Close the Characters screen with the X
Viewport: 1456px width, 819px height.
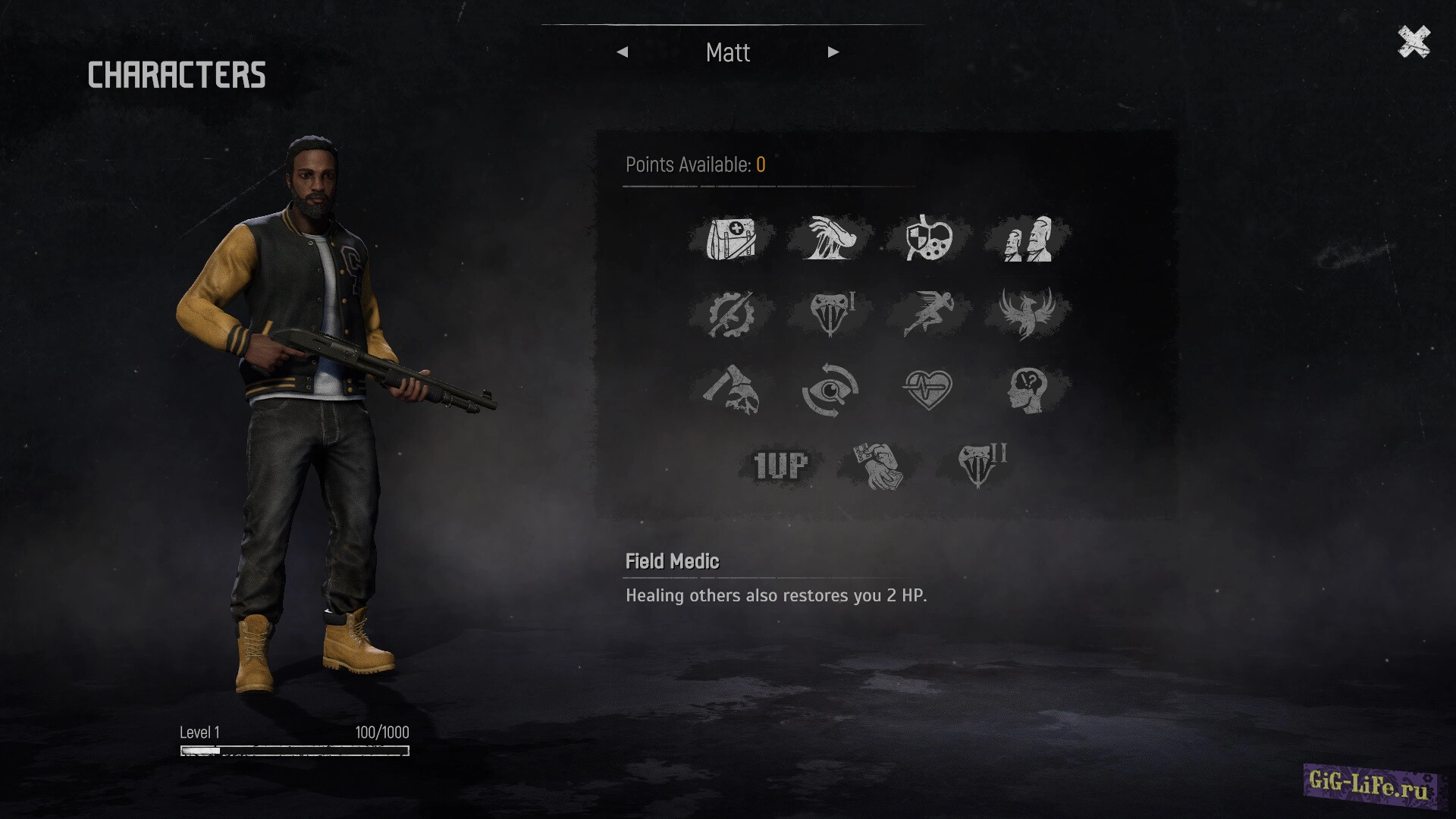(x=1414, y=42)
